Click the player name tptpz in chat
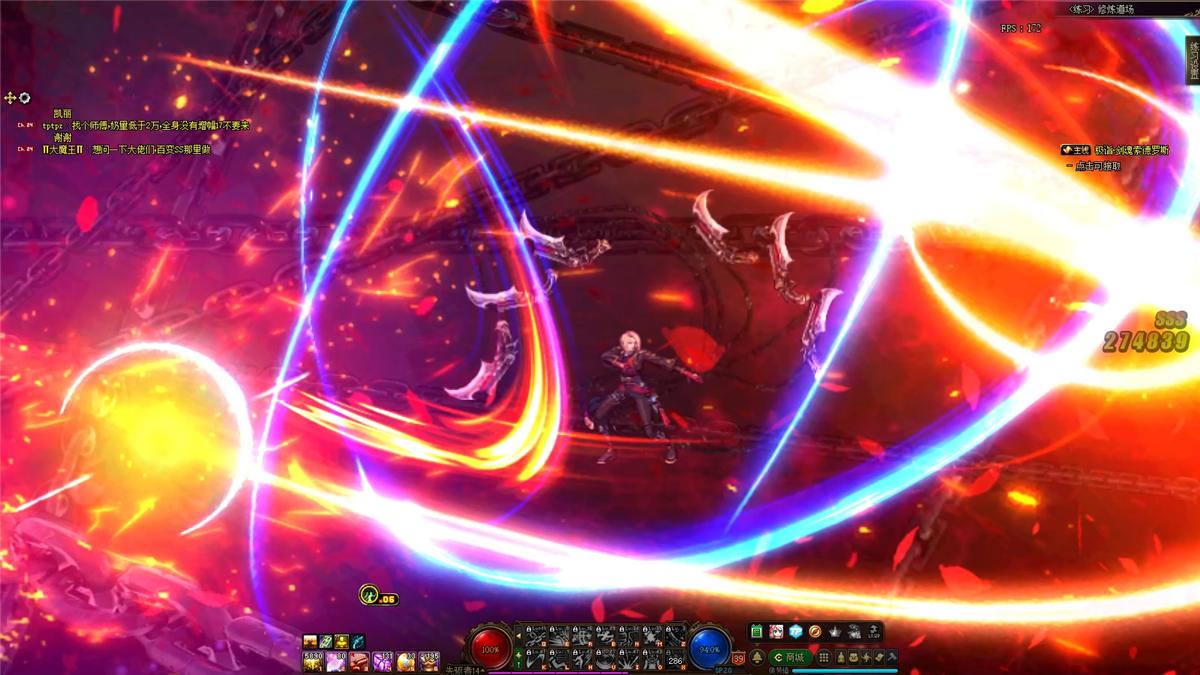1200x675 pixels. [53, 127]
